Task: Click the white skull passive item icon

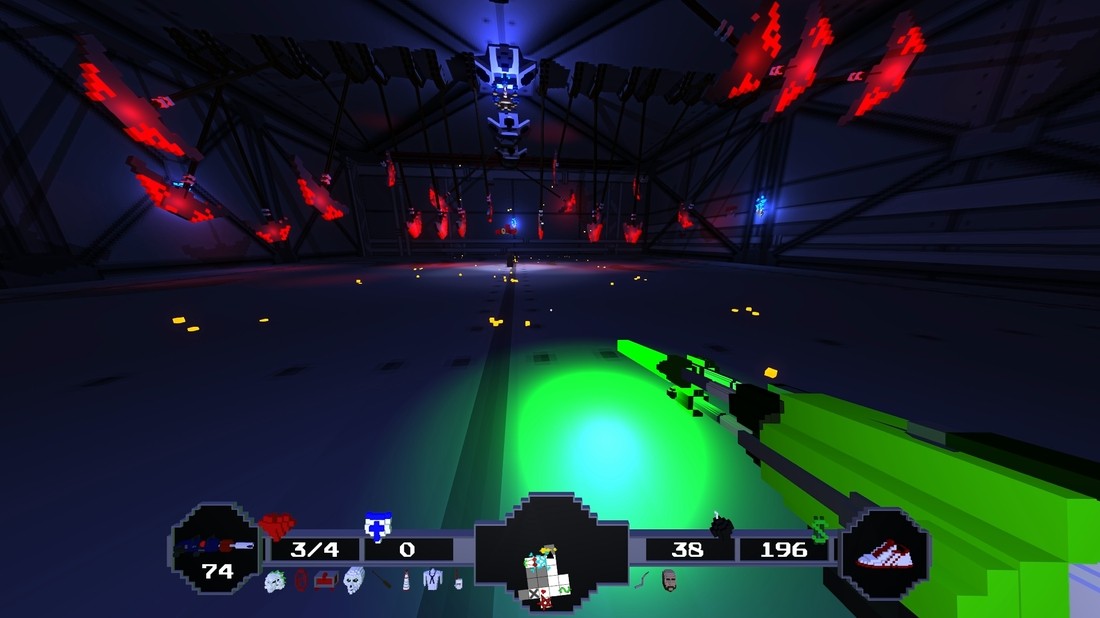Action: coord(354,580)
